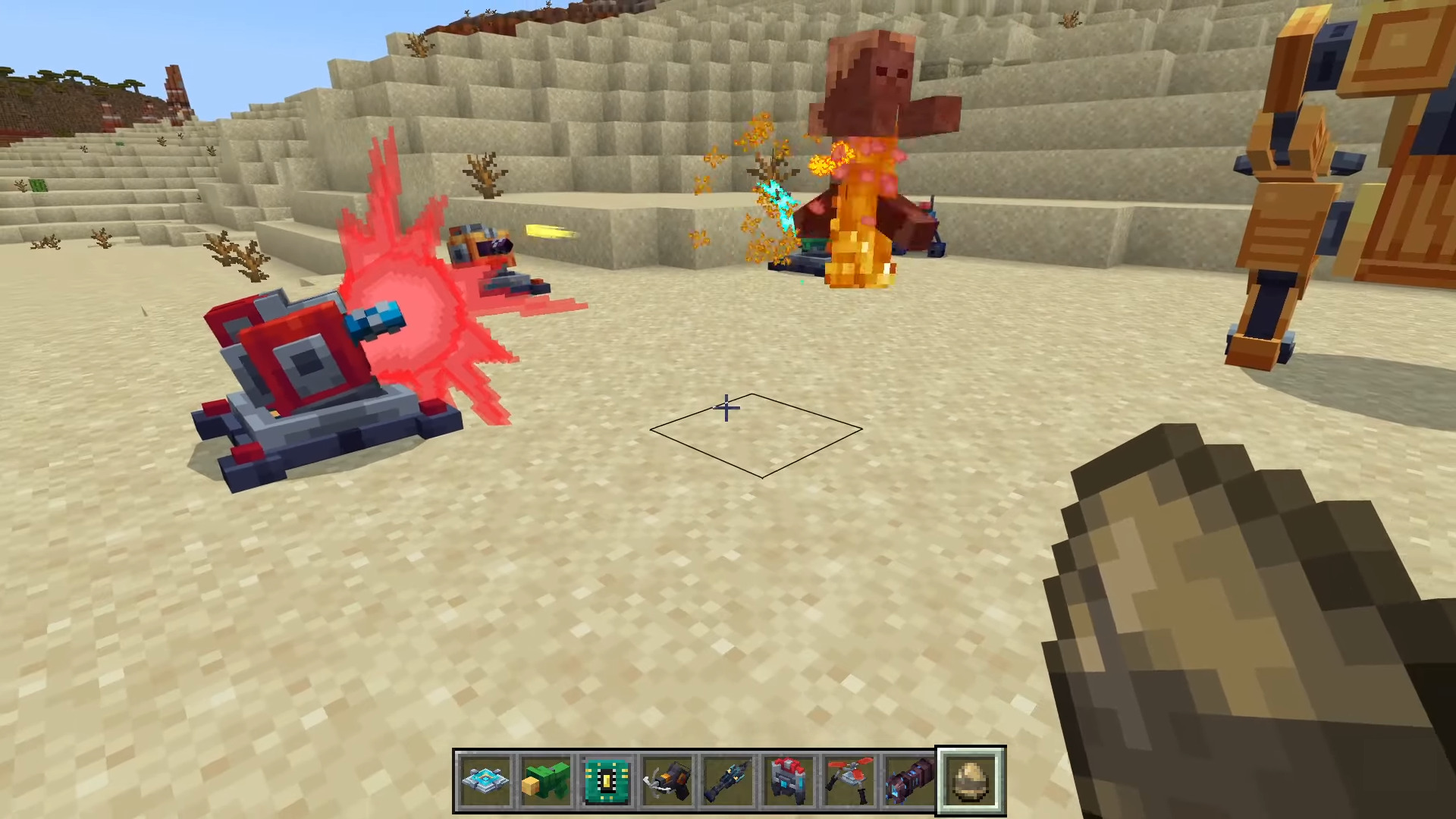Choose the teal microchip item slot

pyautogui.click(x=607, y=780)
